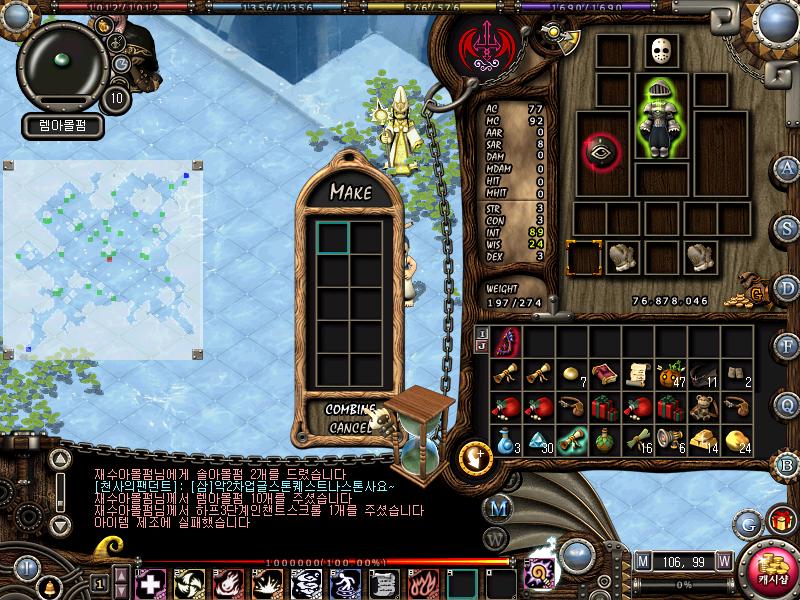Select the blue crystal stack of 30
800x600 pixels.
point(540,440)
